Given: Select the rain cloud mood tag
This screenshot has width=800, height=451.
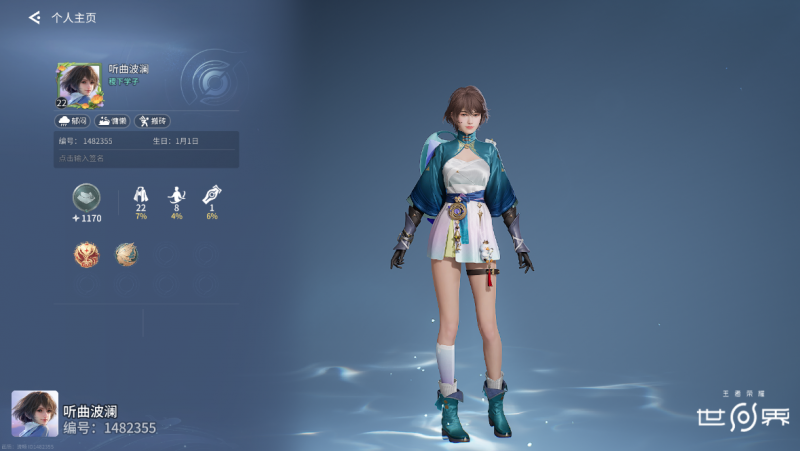Looking at the screenshot, I should [73, 121].
